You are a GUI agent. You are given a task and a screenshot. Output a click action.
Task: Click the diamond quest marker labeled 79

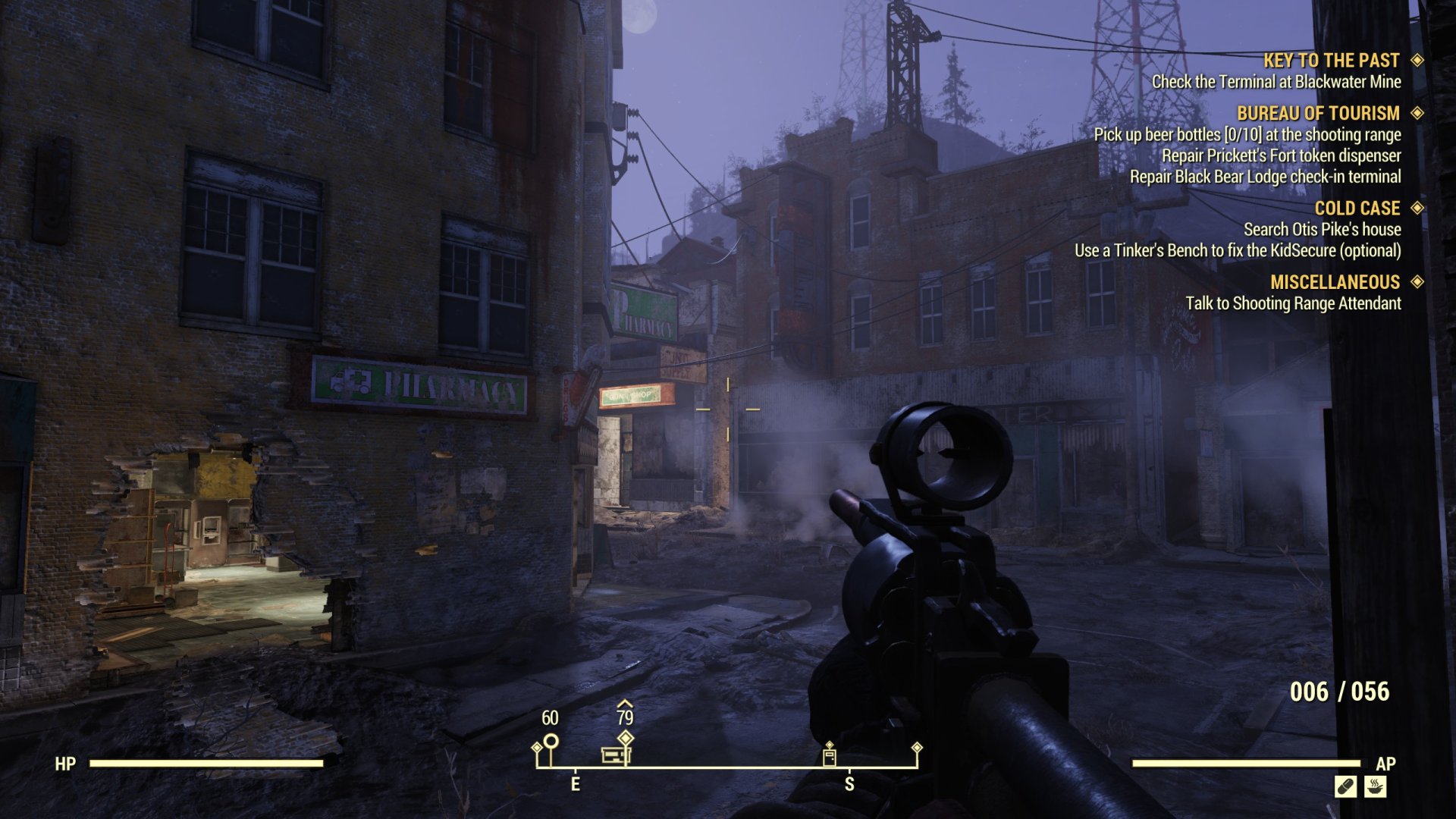click(625, 737)
